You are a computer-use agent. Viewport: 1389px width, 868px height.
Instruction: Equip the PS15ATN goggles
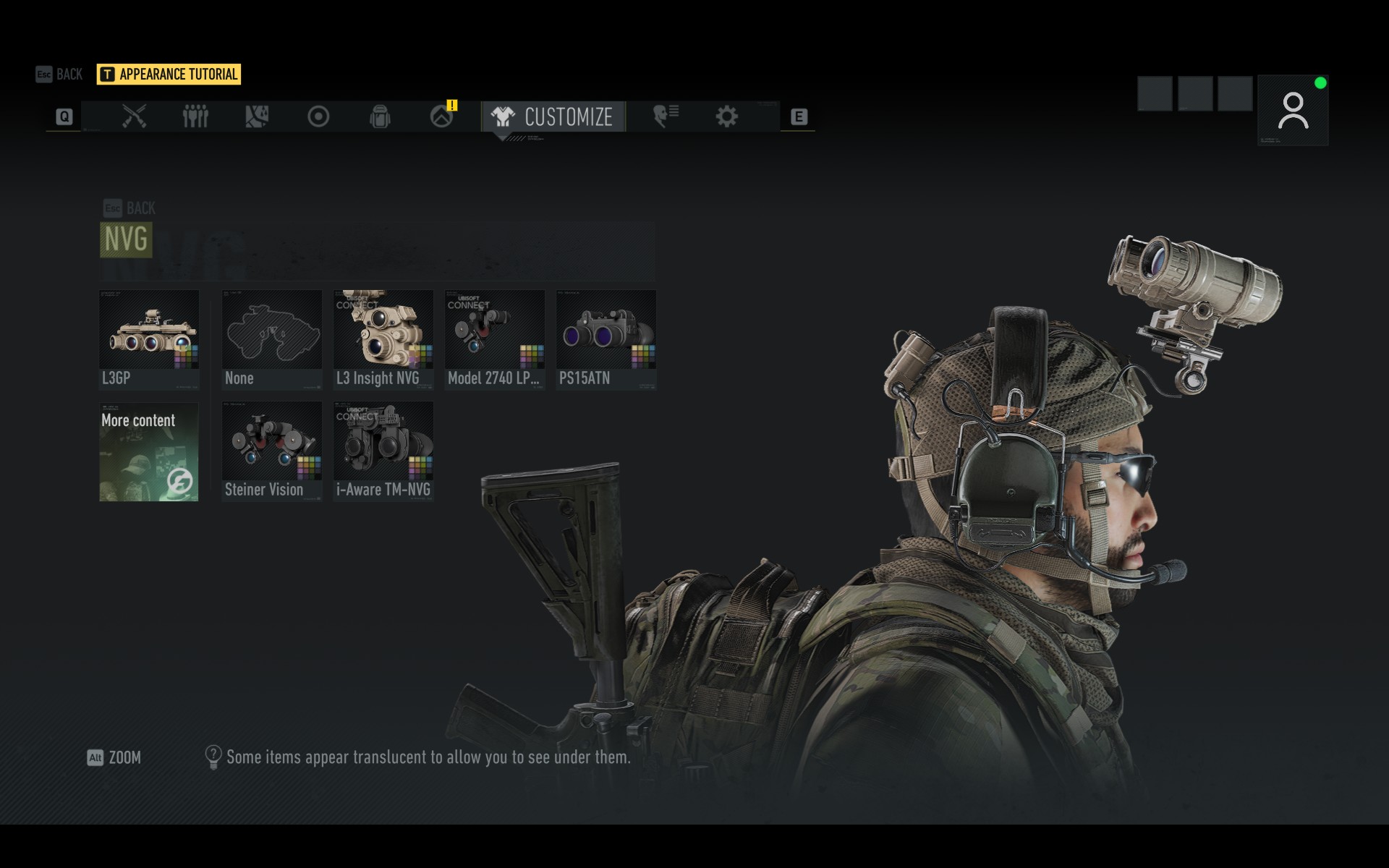(x=606, y=339)
